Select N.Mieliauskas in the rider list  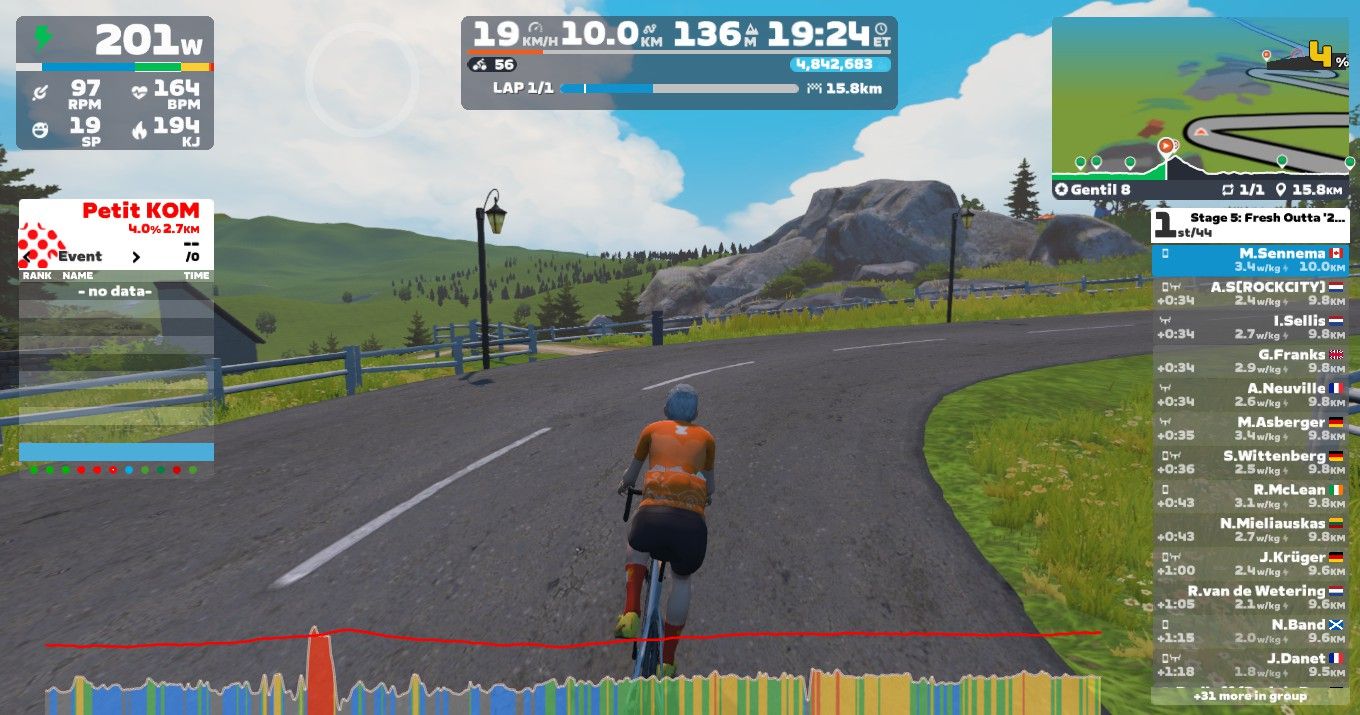1250,530
